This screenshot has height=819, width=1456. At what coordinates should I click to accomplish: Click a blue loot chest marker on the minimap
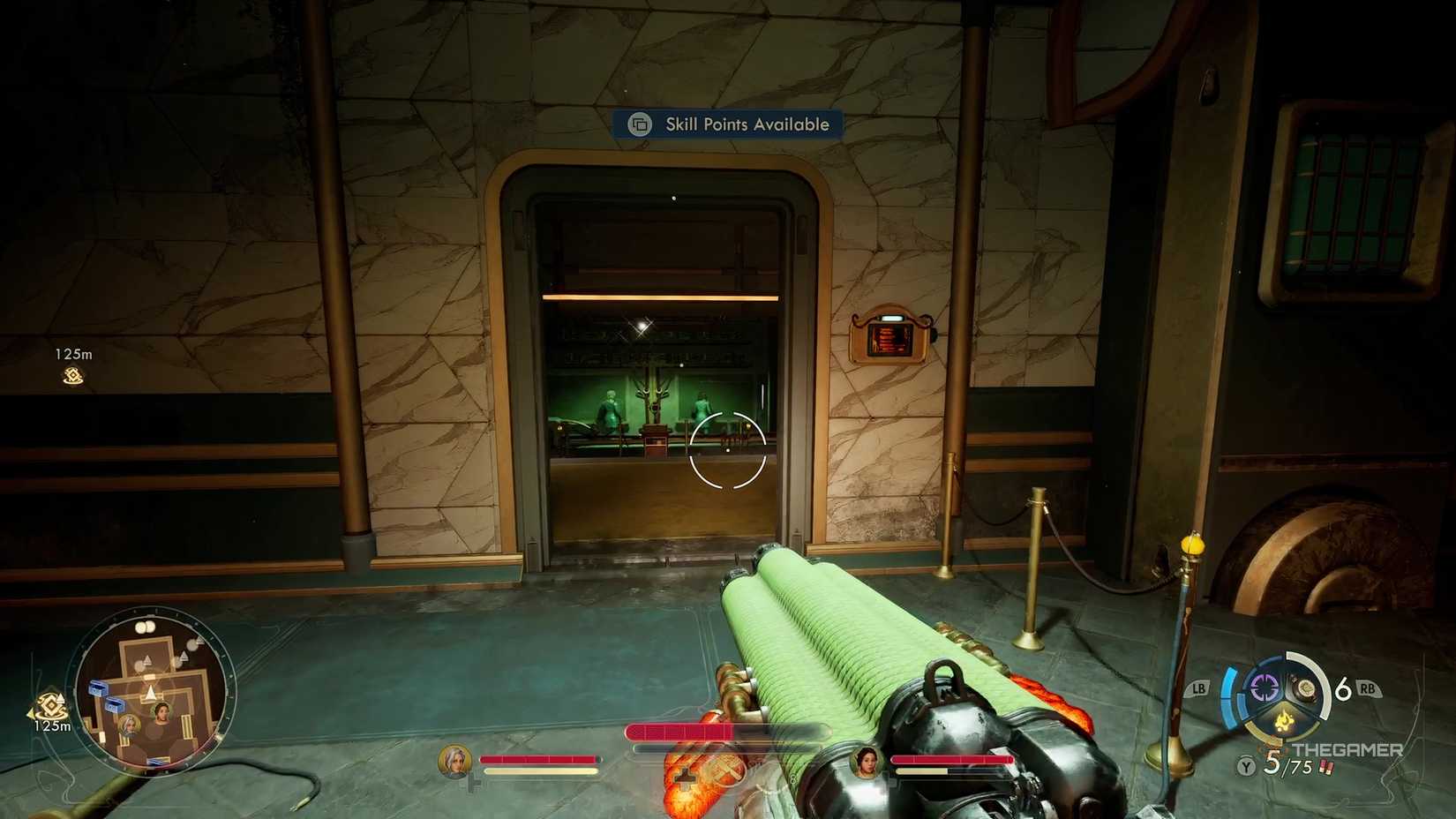click(97, 688)
